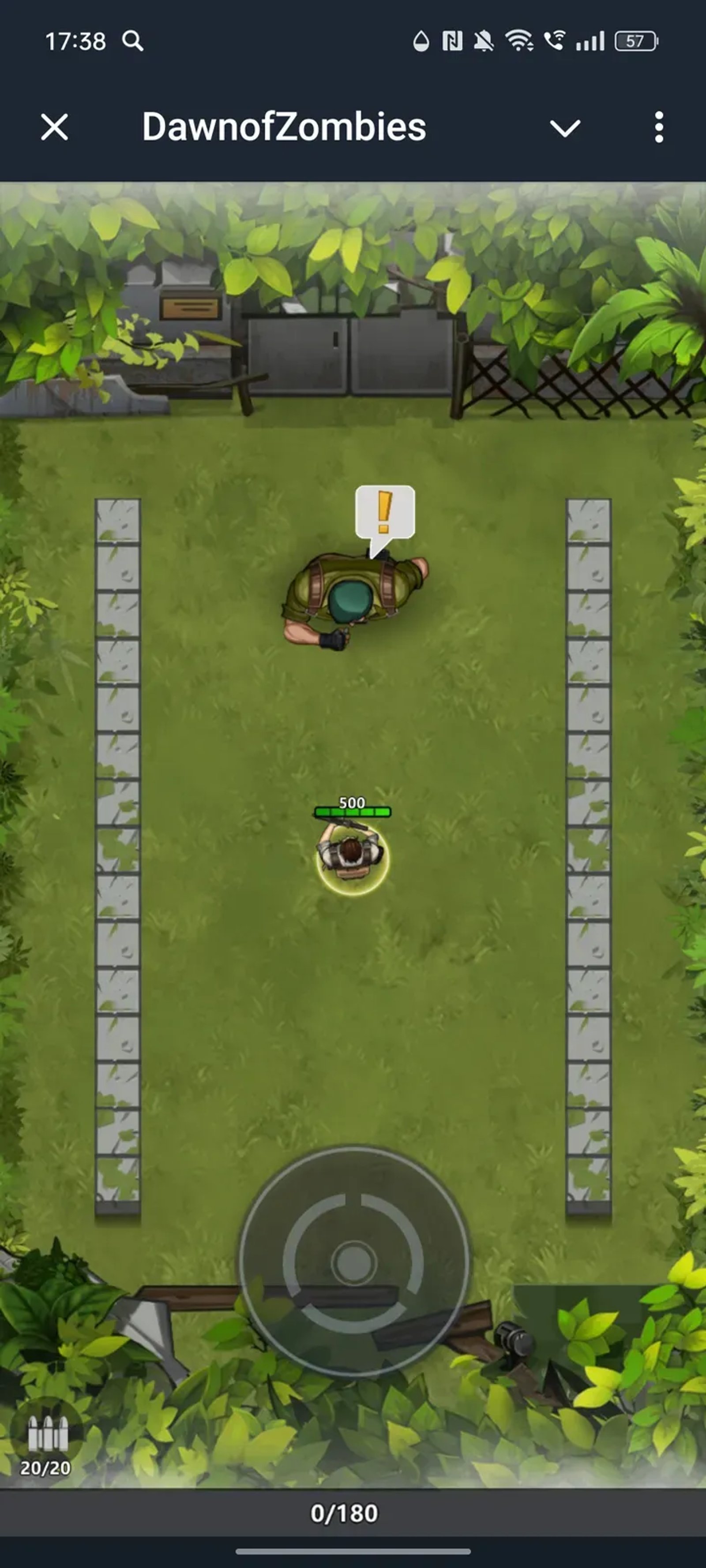Click the search icon in the status bar
The height and width of the screenshot is (1568, 706).
[x=133, y=42]
